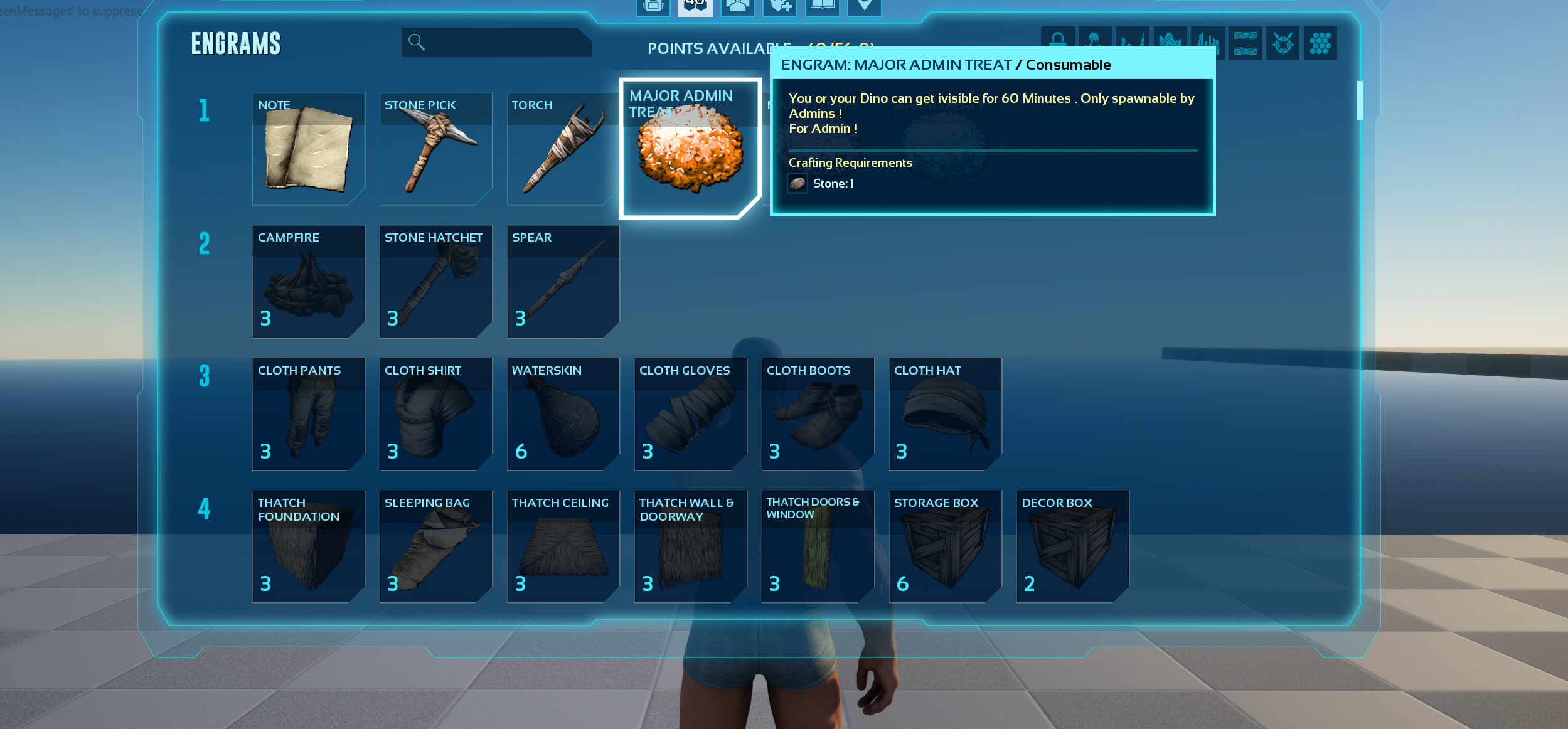This screenshot has width=1568, height=729.
Task: Select the Note engram
Action: pos(308,149)
